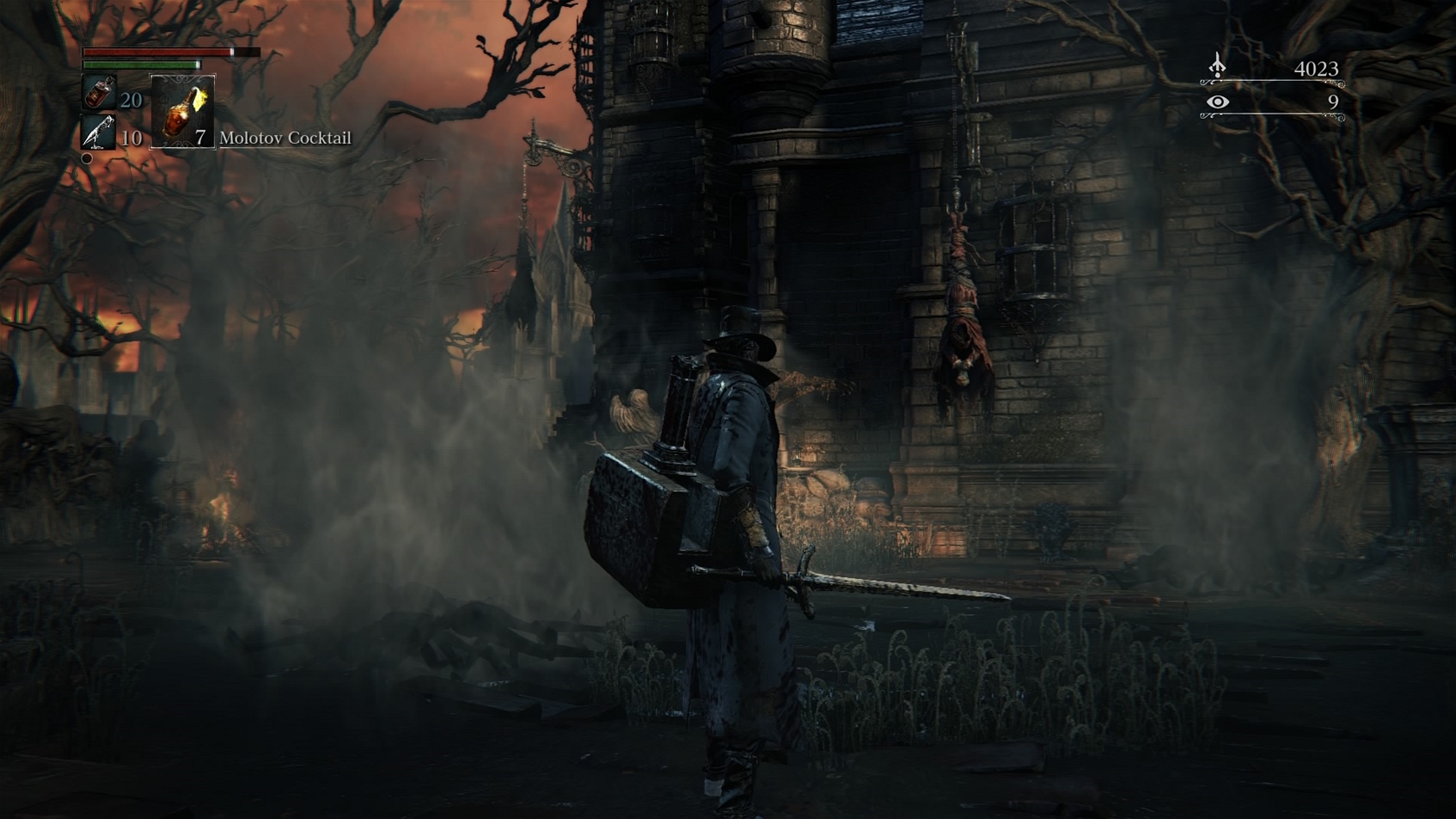Use the blood vial icon
This screenshot has width=1456, height=819.
pos(99,93)
